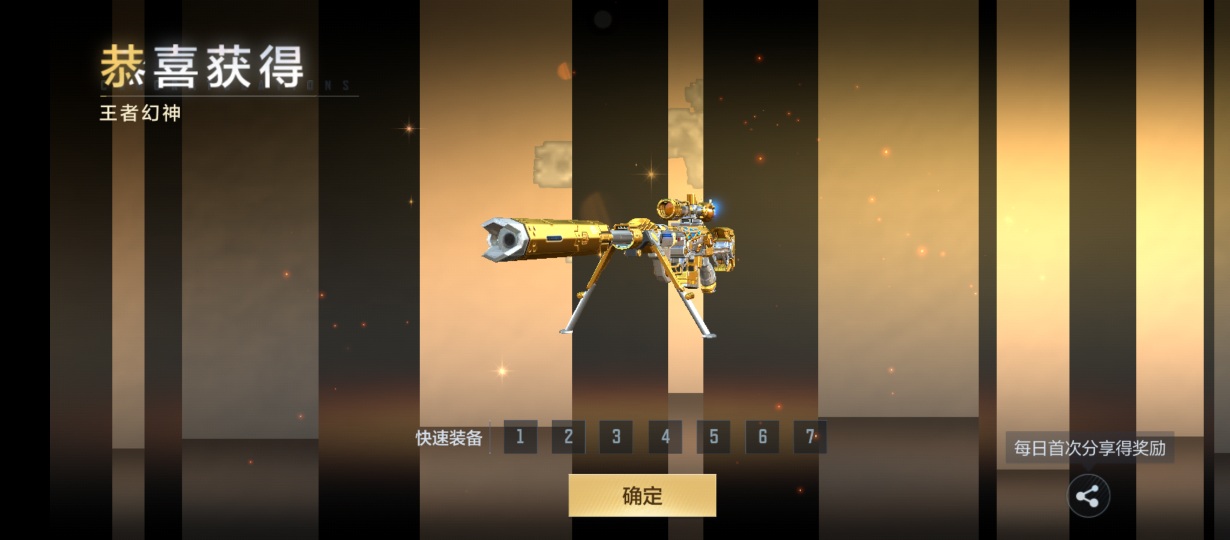This screenshot has width=1230, height=540.
Task: Quick equip to loadout slot 1
Action: (x=520, y=437)
